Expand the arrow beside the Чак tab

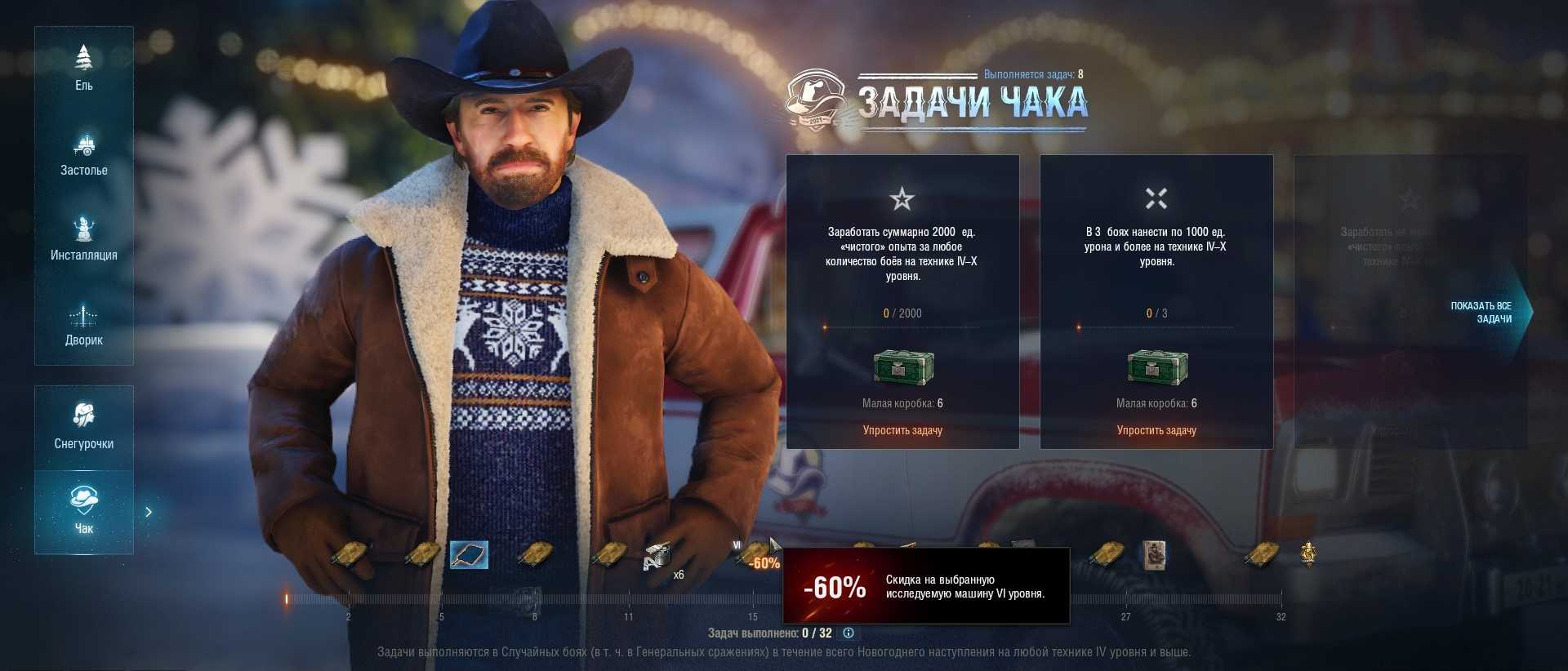click(x=149, y=512)
